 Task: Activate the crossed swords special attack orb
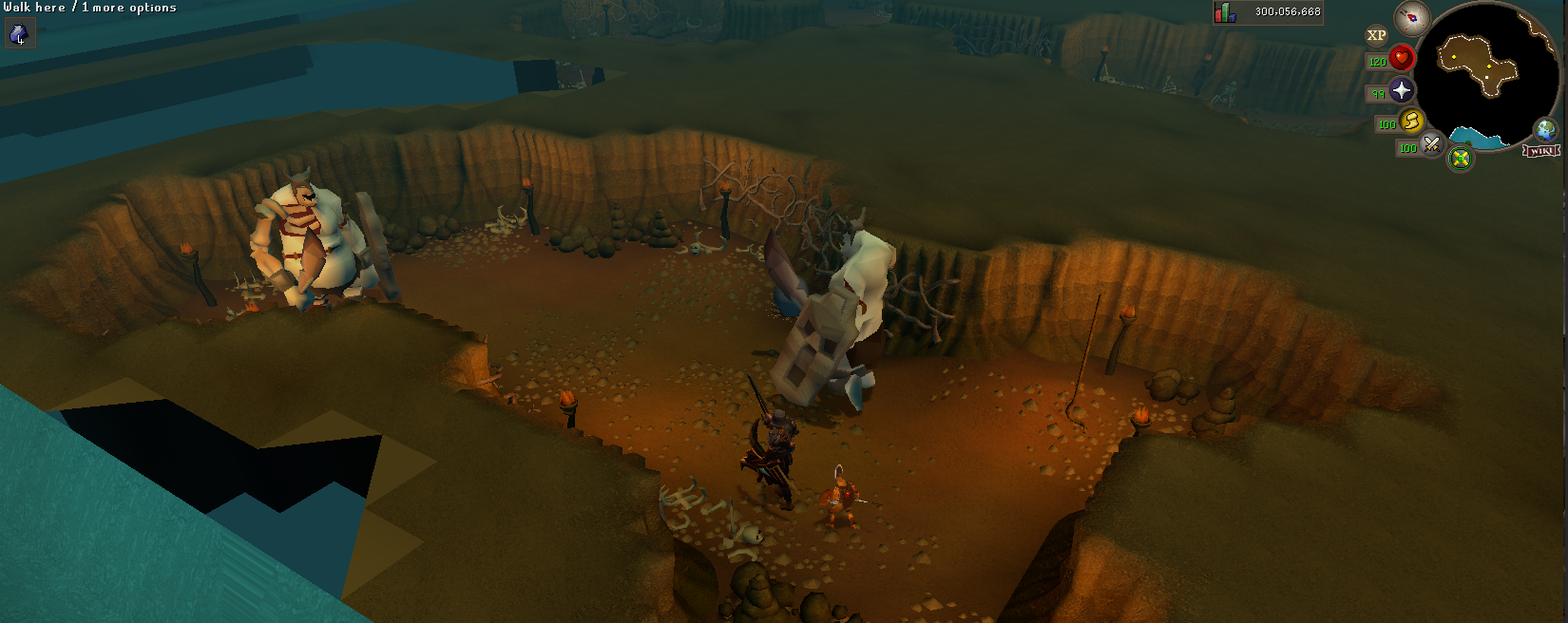[1432, 145]
